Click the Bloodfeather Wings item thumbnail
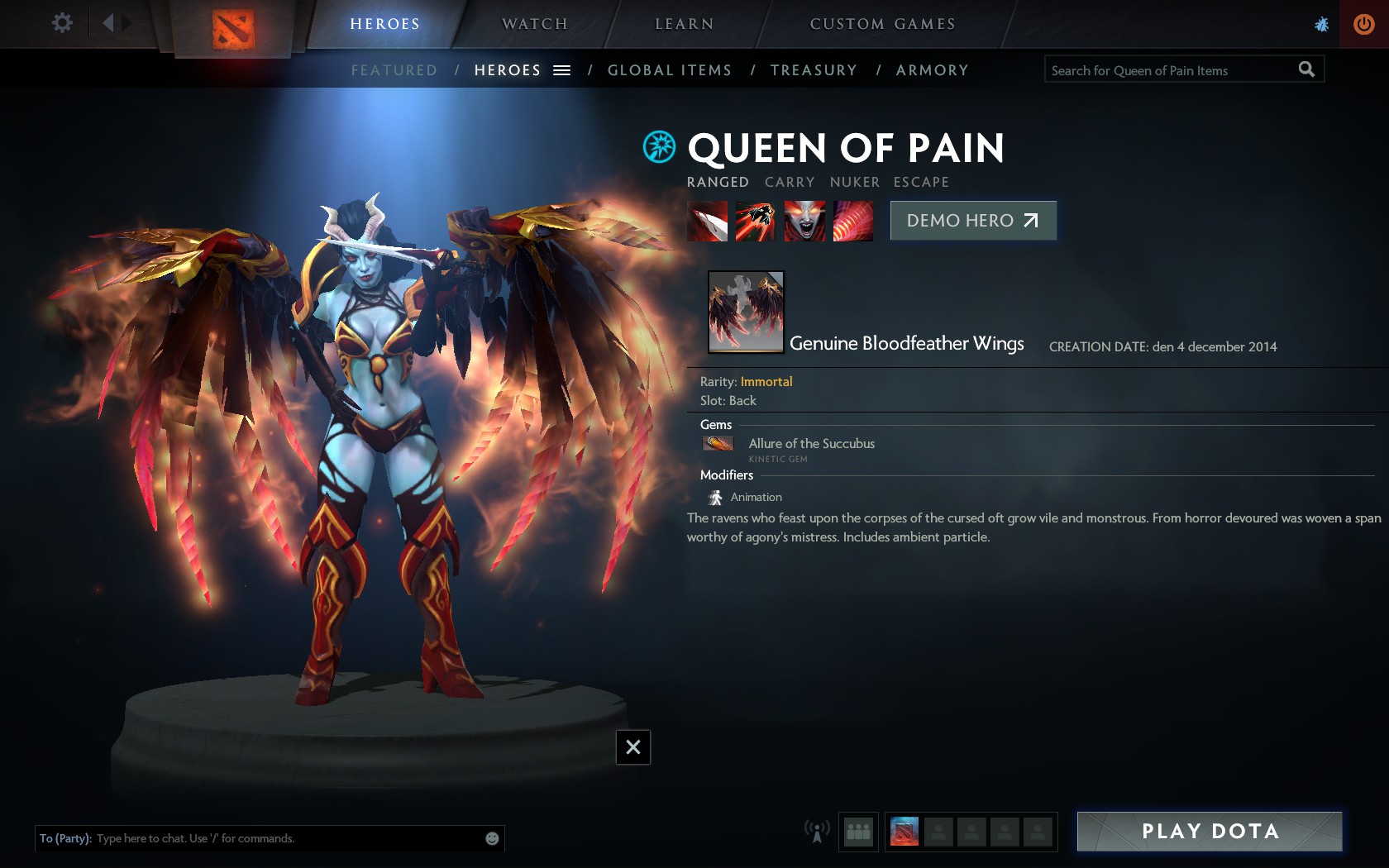 (746, 312)
